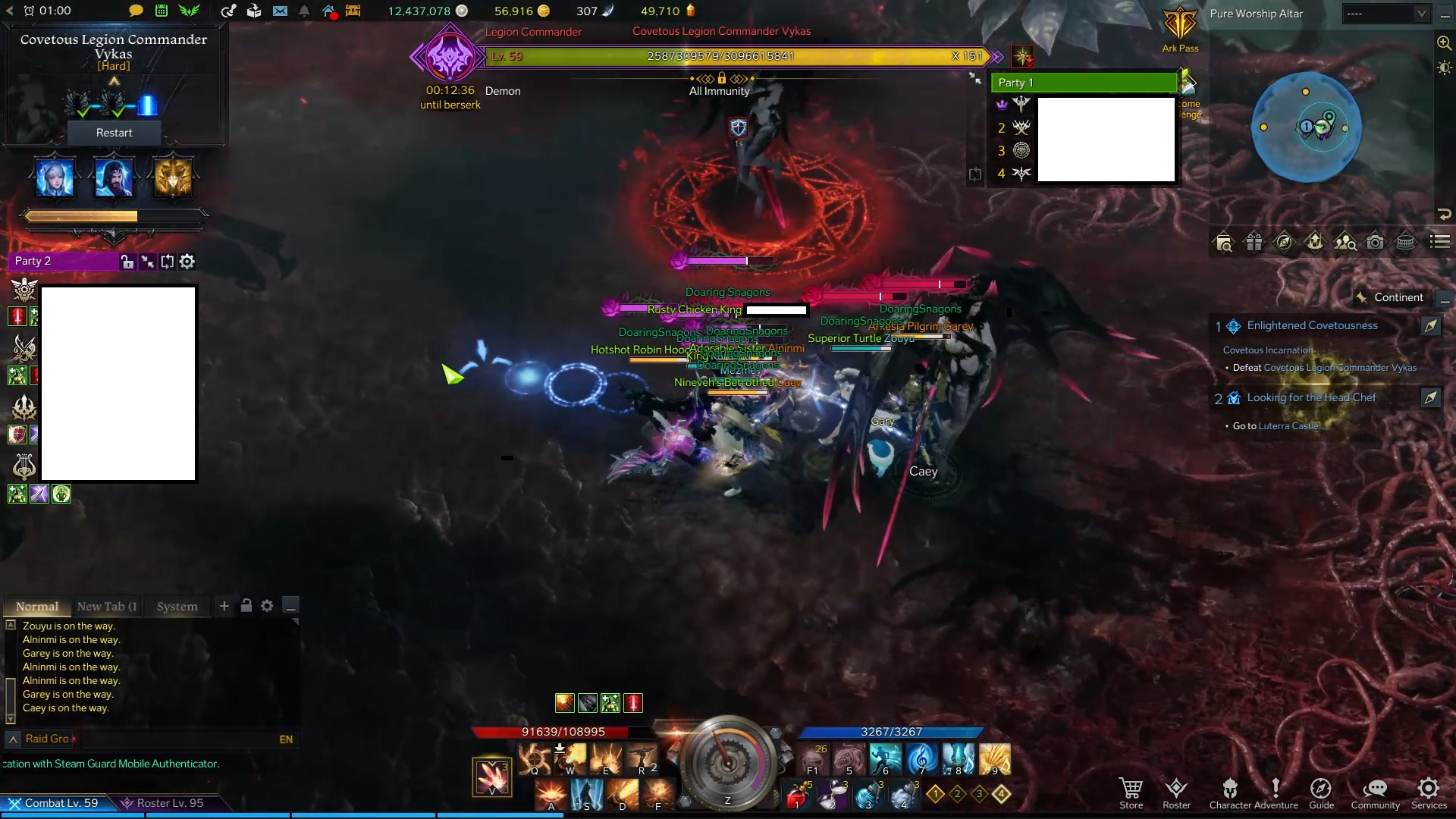
Task: Open the blue mail envelope icon
Action: point(281,11)
